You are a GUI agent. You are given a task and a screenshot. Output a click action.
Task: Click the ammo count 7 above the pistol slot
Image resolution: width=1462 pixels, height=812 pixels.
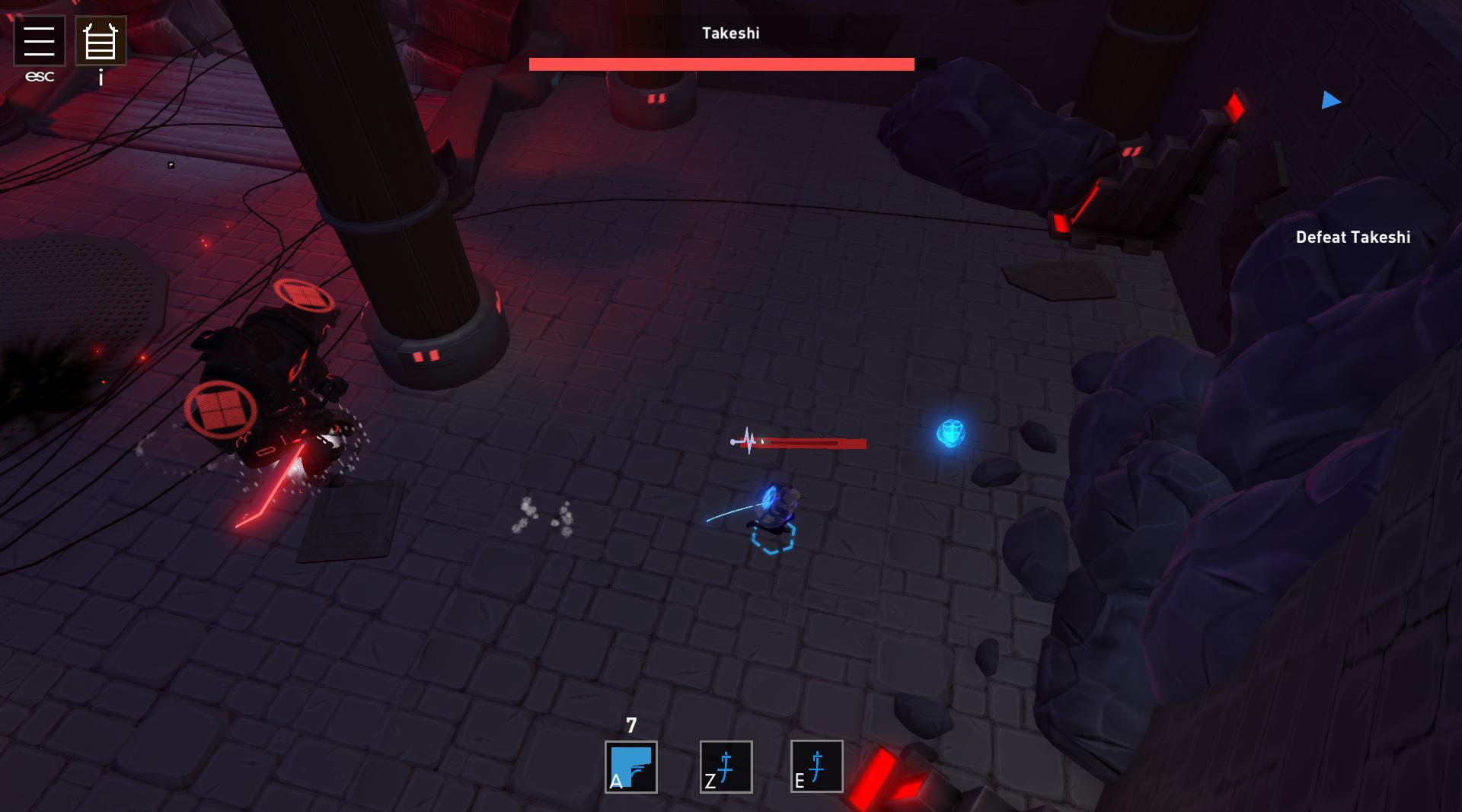pyautogui.click(x=630, y=725)
